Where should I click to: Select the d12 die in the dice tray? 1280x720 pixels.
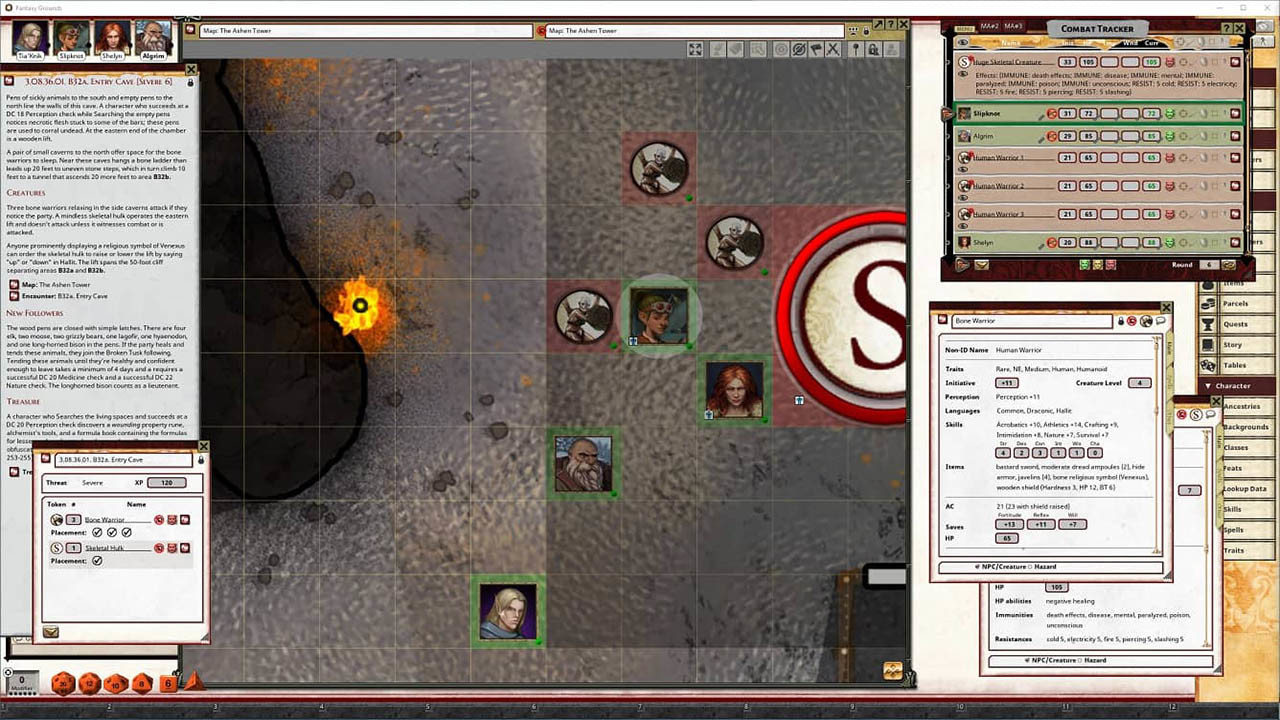(88, 681)
